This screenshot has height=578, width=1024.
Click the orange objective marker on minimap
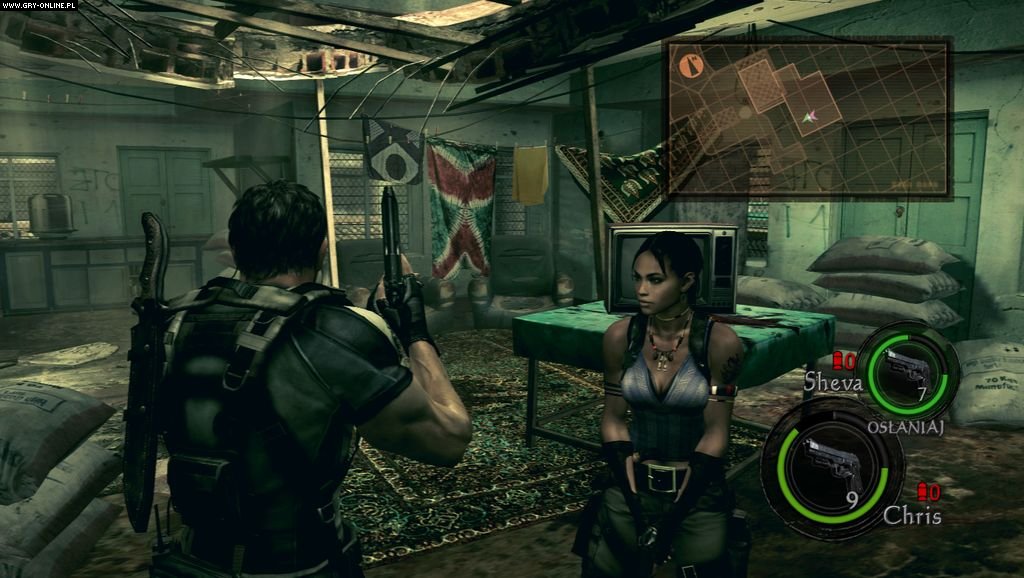691,66
